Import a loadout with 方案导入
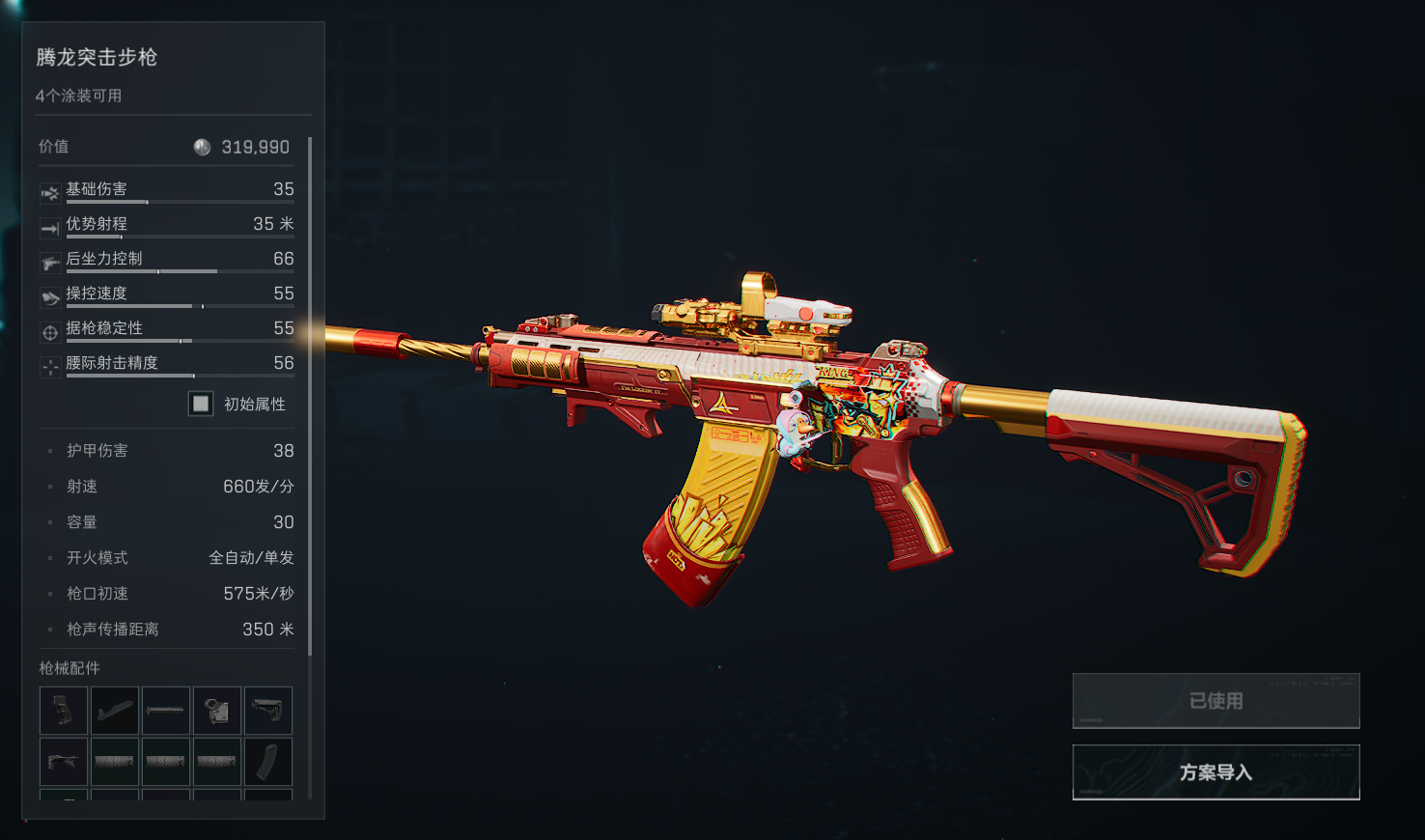The height and width of the screenshot is (840, 1425). click(x=1215, y=772)
